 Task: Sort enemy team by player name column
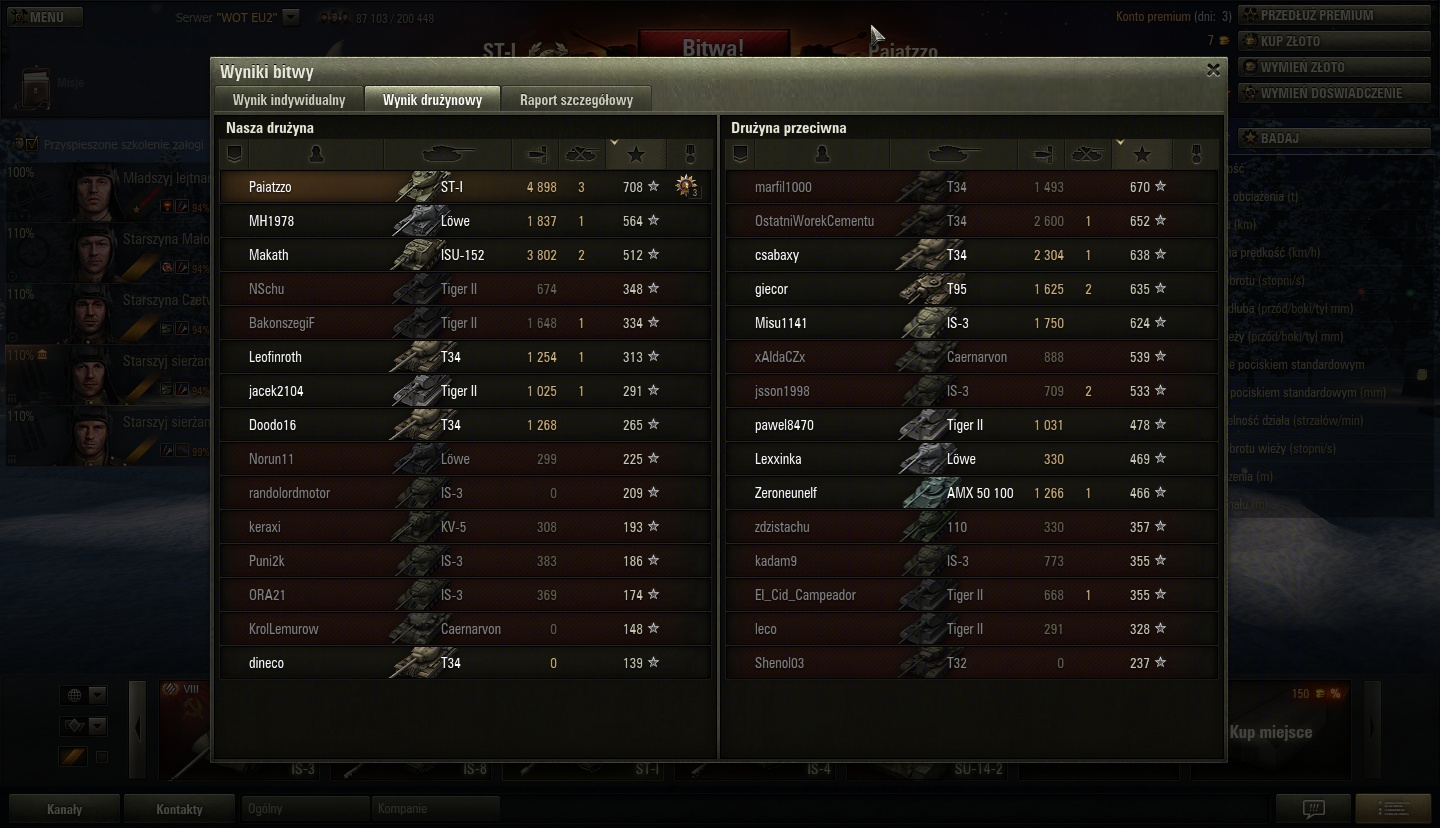(822, 154)
